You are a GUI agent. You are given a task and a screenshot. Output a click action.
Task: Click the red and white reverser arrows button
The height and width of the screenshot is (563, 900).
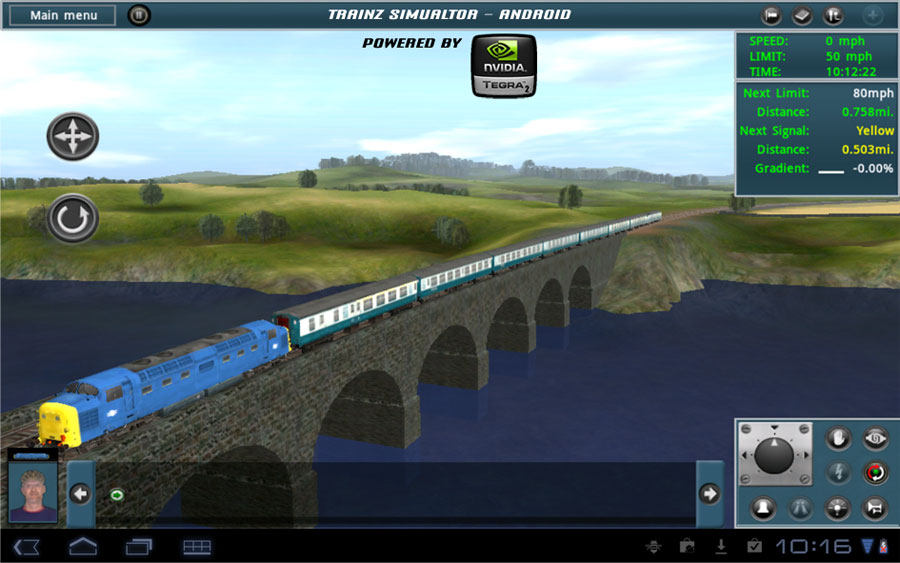[876, 472]
